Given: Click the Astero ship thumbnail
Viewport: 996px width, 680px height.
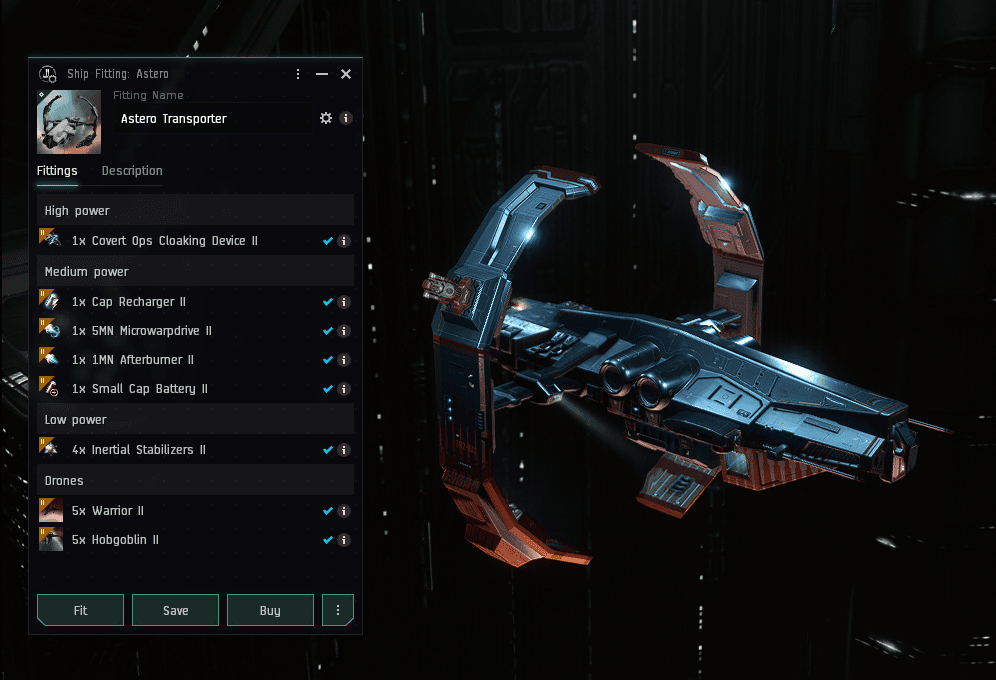Looking at the screenshot, I should click(69, 122).
